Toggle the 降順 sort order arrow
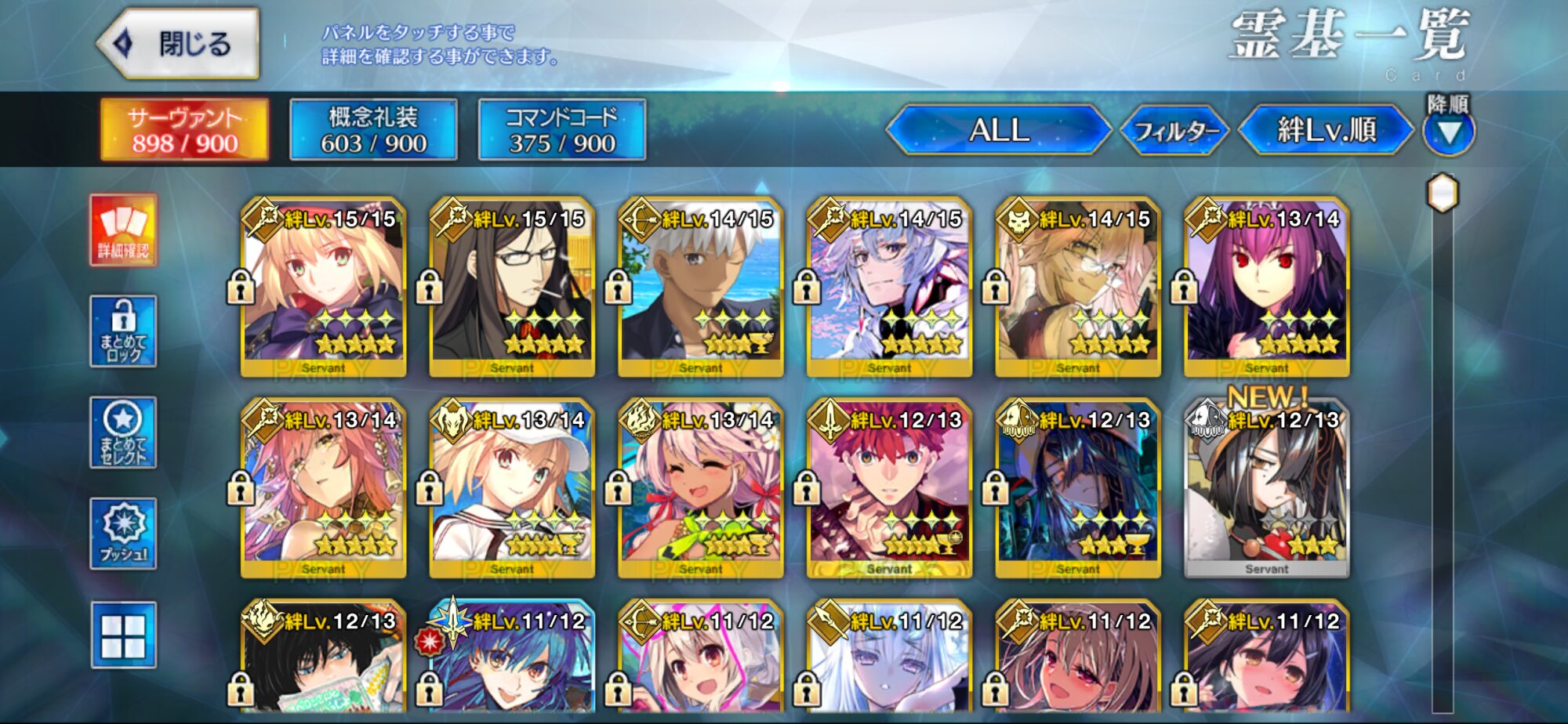Screen dimensions: 1568x724 point(1448,132)
